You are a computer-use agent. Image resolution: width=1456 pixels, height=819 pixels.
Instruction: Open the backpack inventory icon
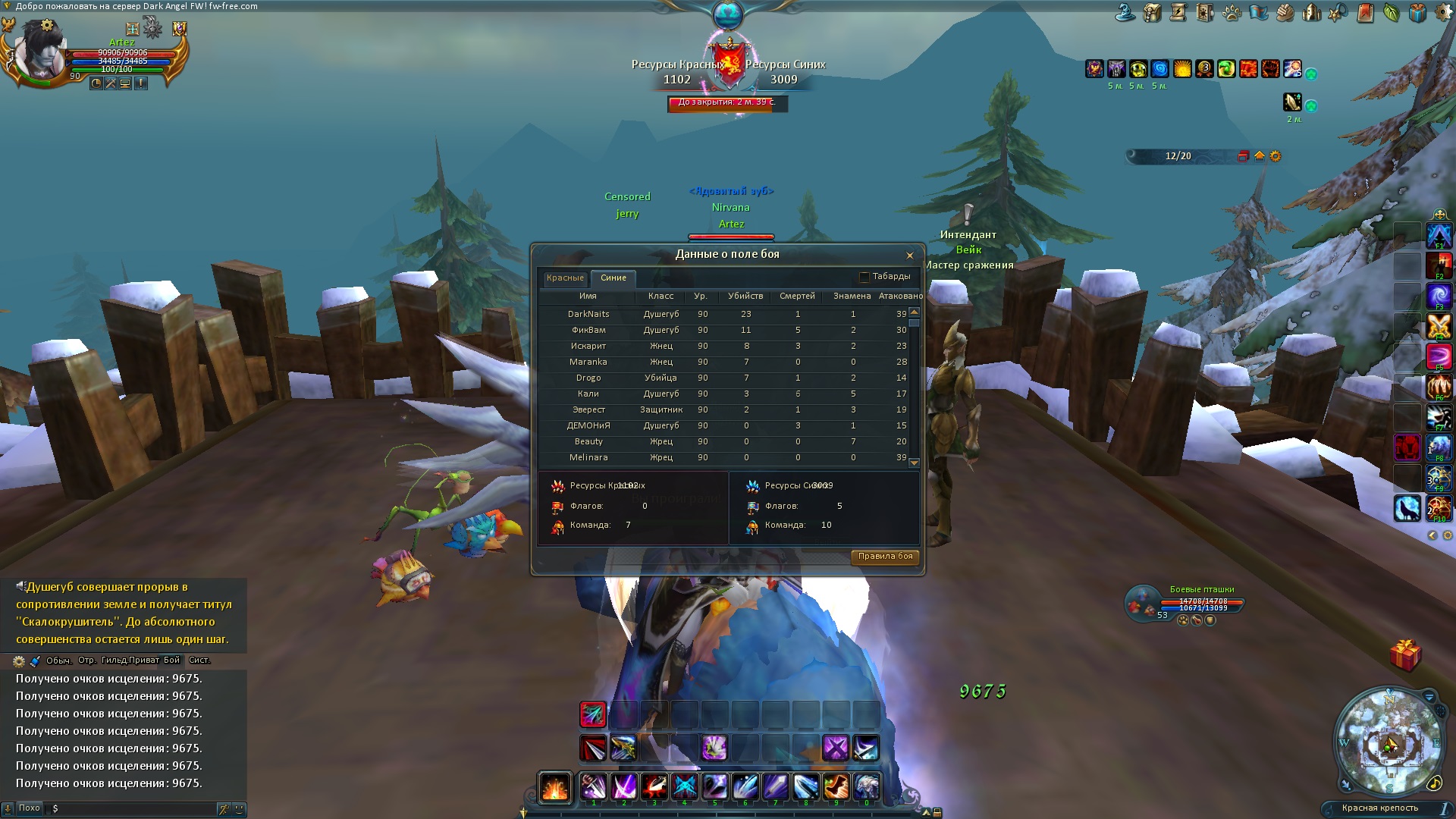tap(1153, 13)
